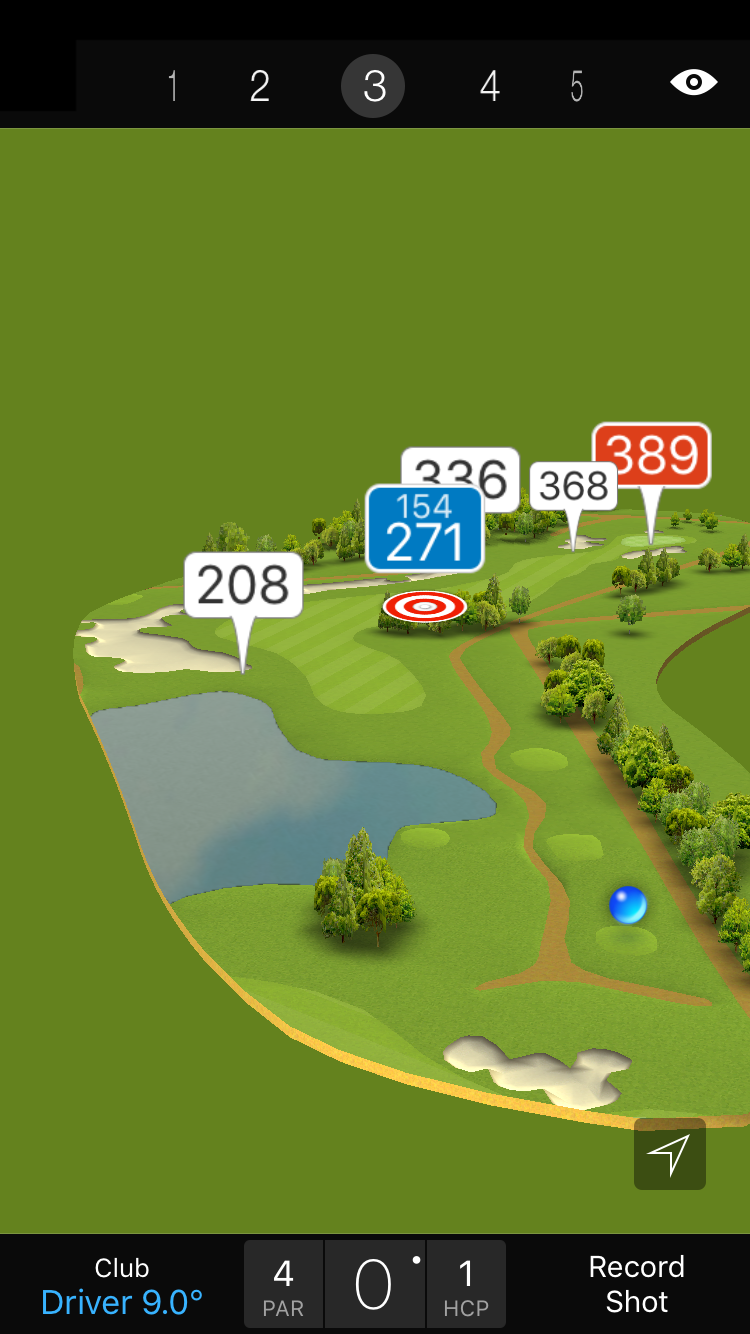This screenshot has width=750, height=1334.
Task: Tap the 368 distance marker
Action: [x=573, y=486]
